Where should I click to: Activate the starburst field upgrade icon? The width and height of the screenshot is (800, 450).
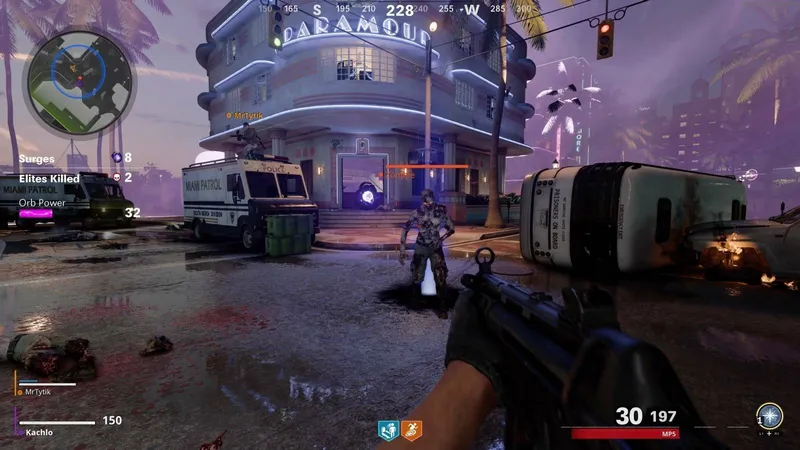(x=769, y=414)
